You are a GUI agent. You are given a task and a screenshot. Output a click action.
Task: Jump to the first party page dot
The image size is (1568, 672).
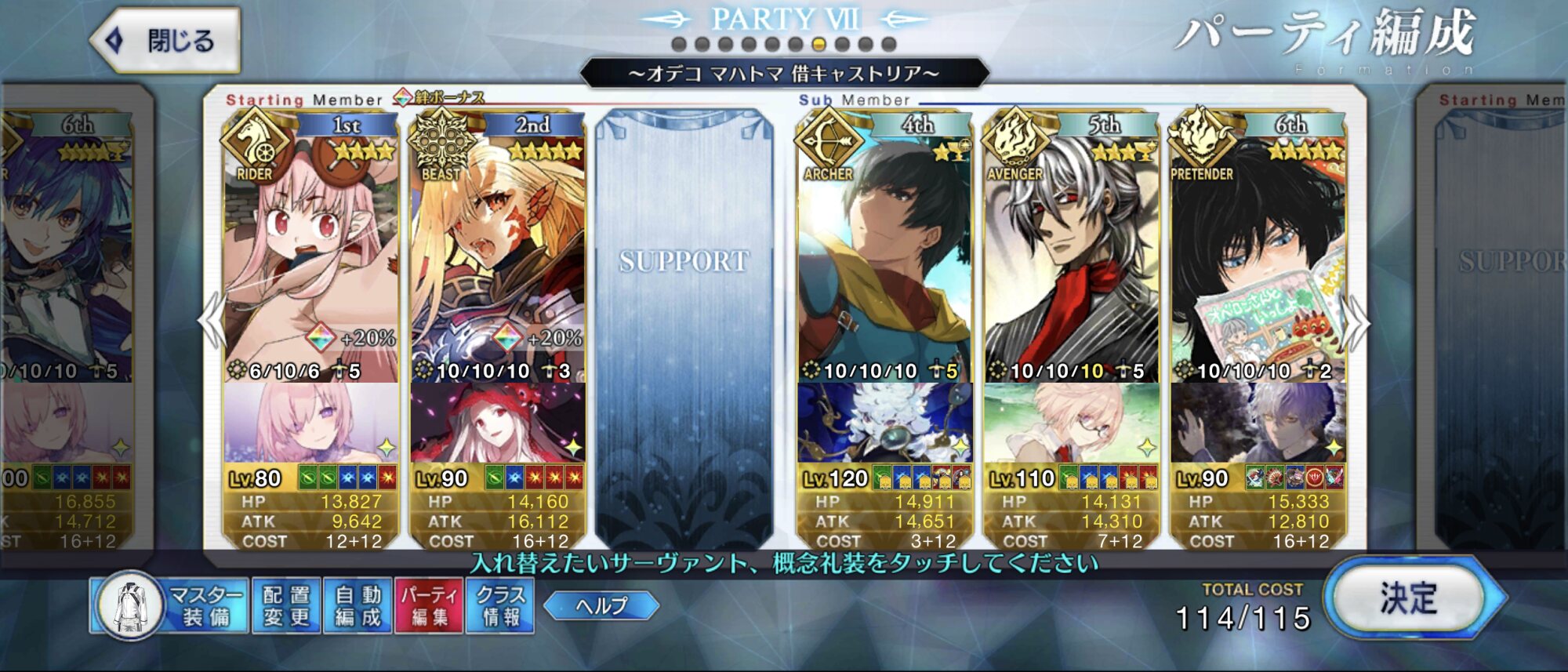pos(679,44)
